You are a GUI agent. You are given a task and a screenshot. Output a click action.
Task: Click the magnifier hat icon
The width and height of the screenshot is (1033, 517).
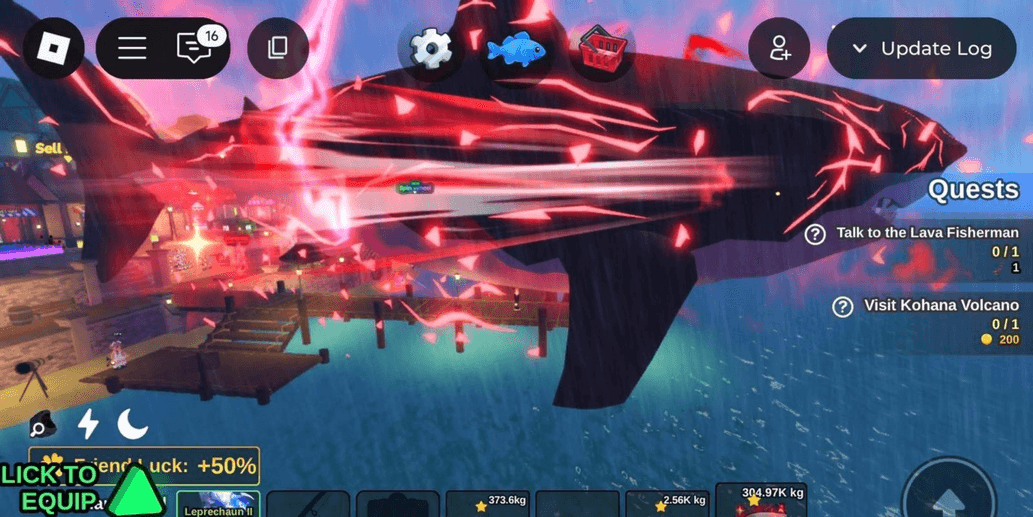click(x=41, y=425)
